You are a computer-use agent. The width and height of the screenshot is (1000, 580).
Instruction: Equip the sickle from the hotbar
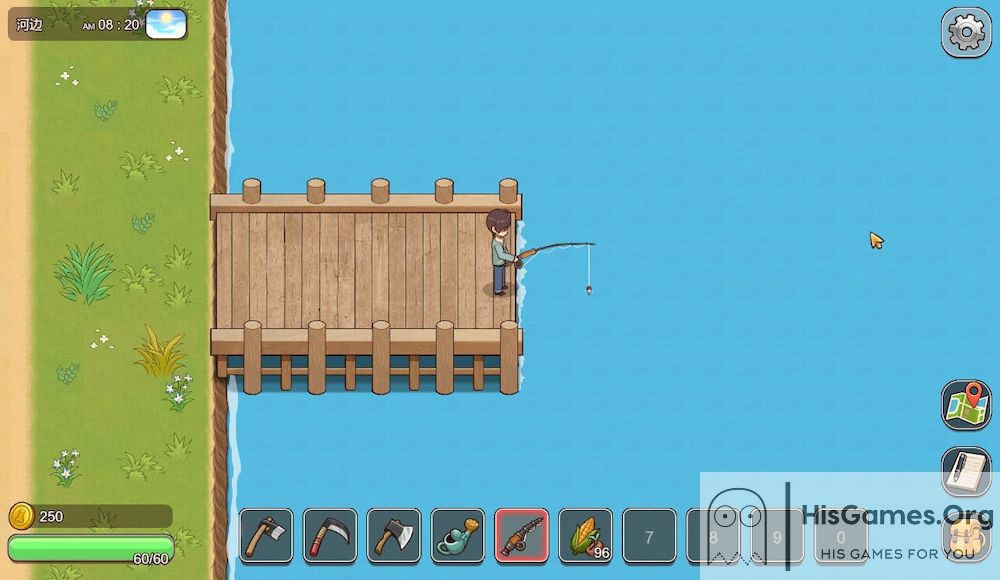click(x=330, y=536)
